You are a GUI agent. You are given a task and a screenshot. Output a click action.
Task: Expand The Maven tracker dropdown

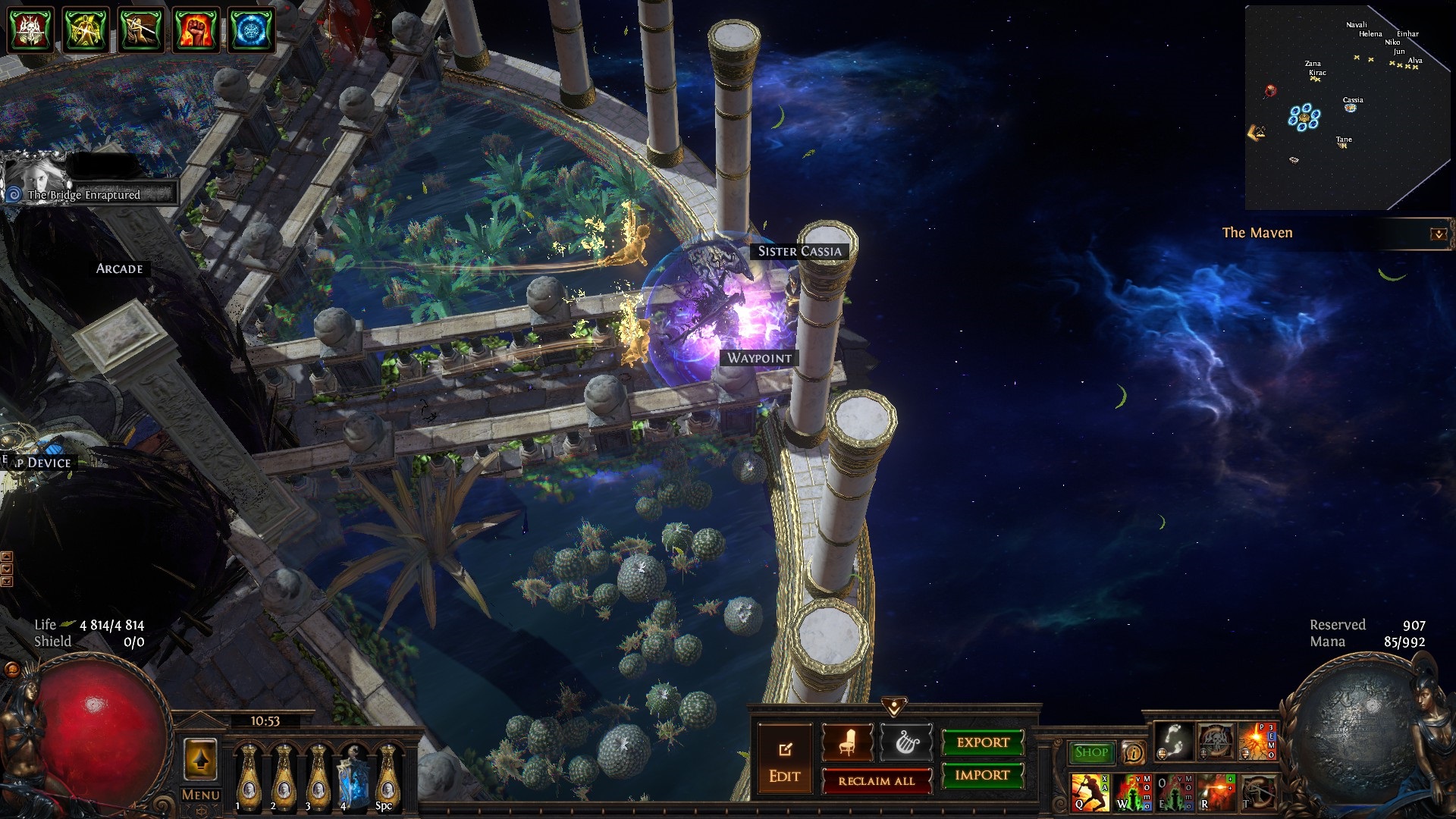[1438, 234]
